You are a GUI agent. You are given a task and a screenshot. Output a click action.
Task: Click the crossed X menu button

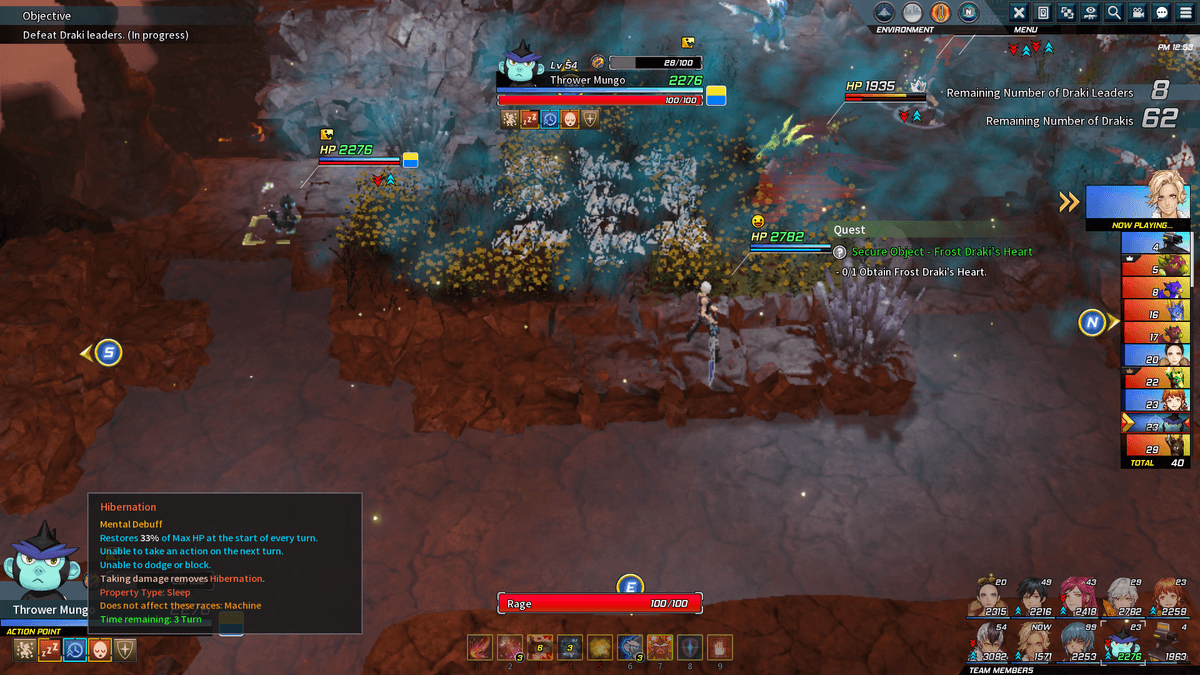[x=1019, y=12]
